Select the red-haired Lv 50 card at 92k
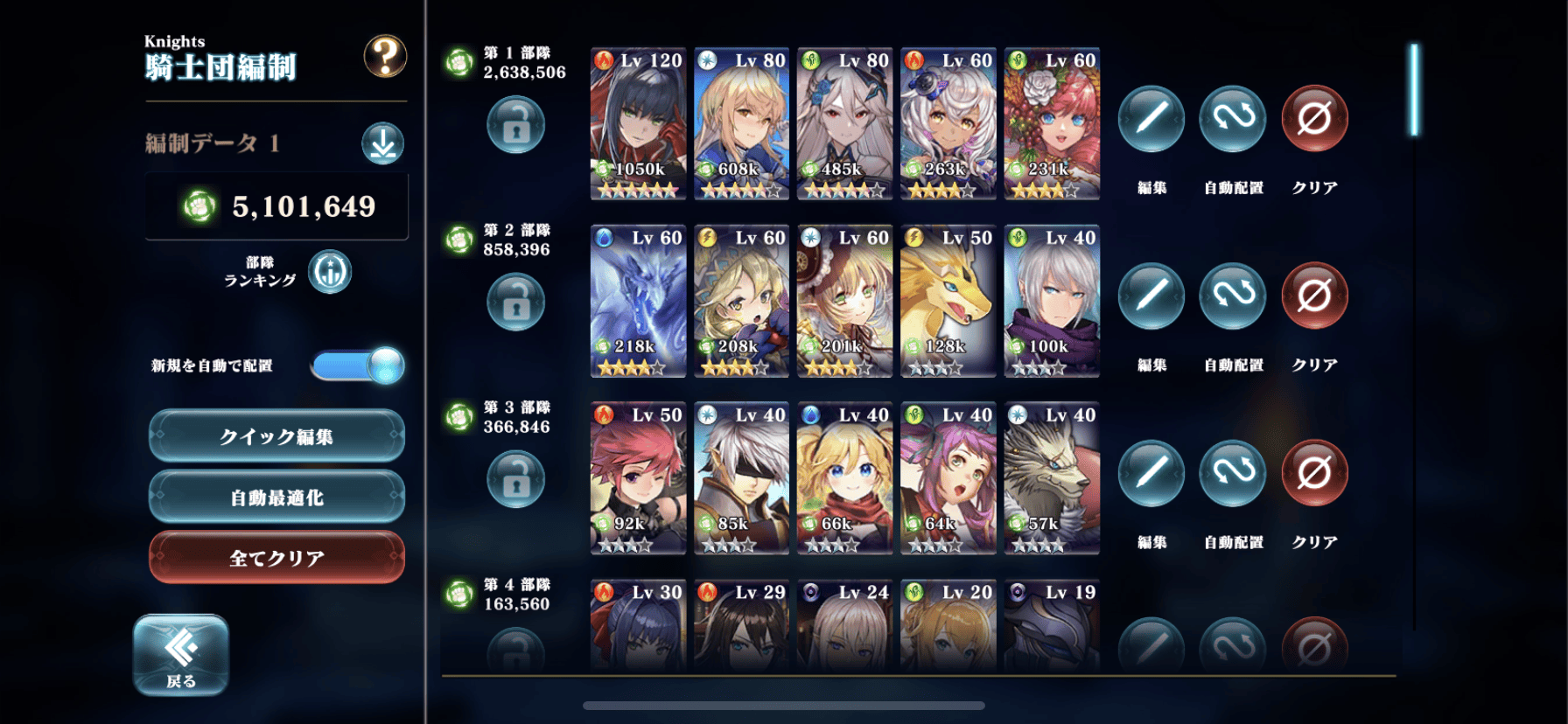Image resolution: width=1568 pixels, height=724 pixels. tap(638, 478)
